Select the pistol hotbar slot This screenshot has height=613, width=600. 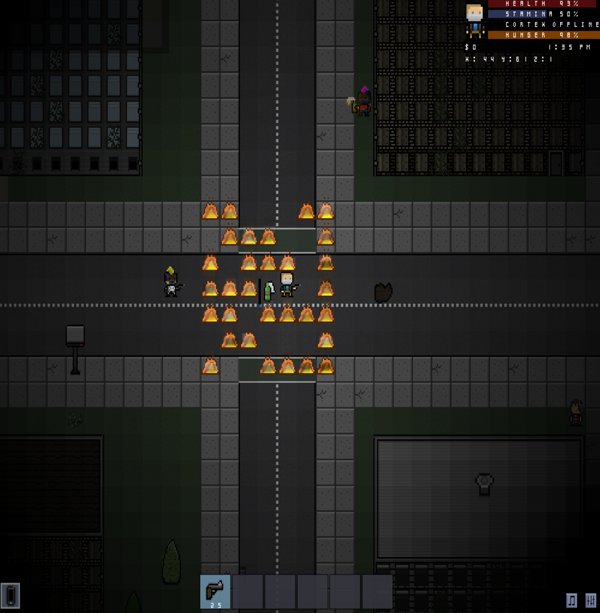[x=215, y=592]
